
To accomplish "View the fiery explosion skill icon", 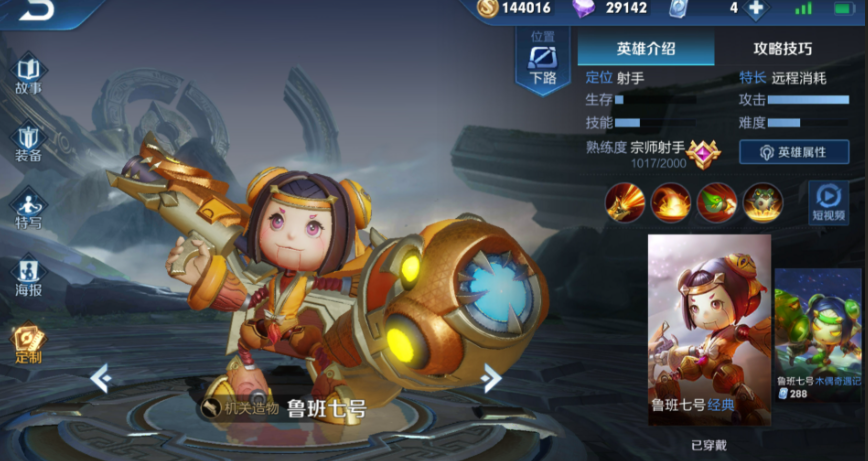I will point(670,202).
